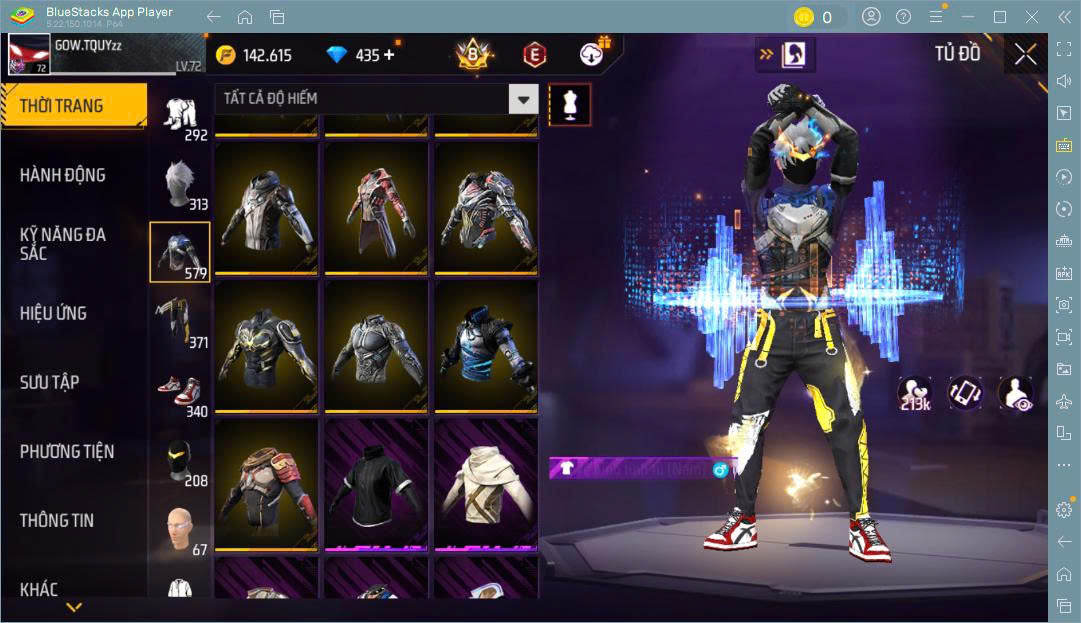Pick the black mask subcategory showing 208
1081x623 pixels.
180,461
